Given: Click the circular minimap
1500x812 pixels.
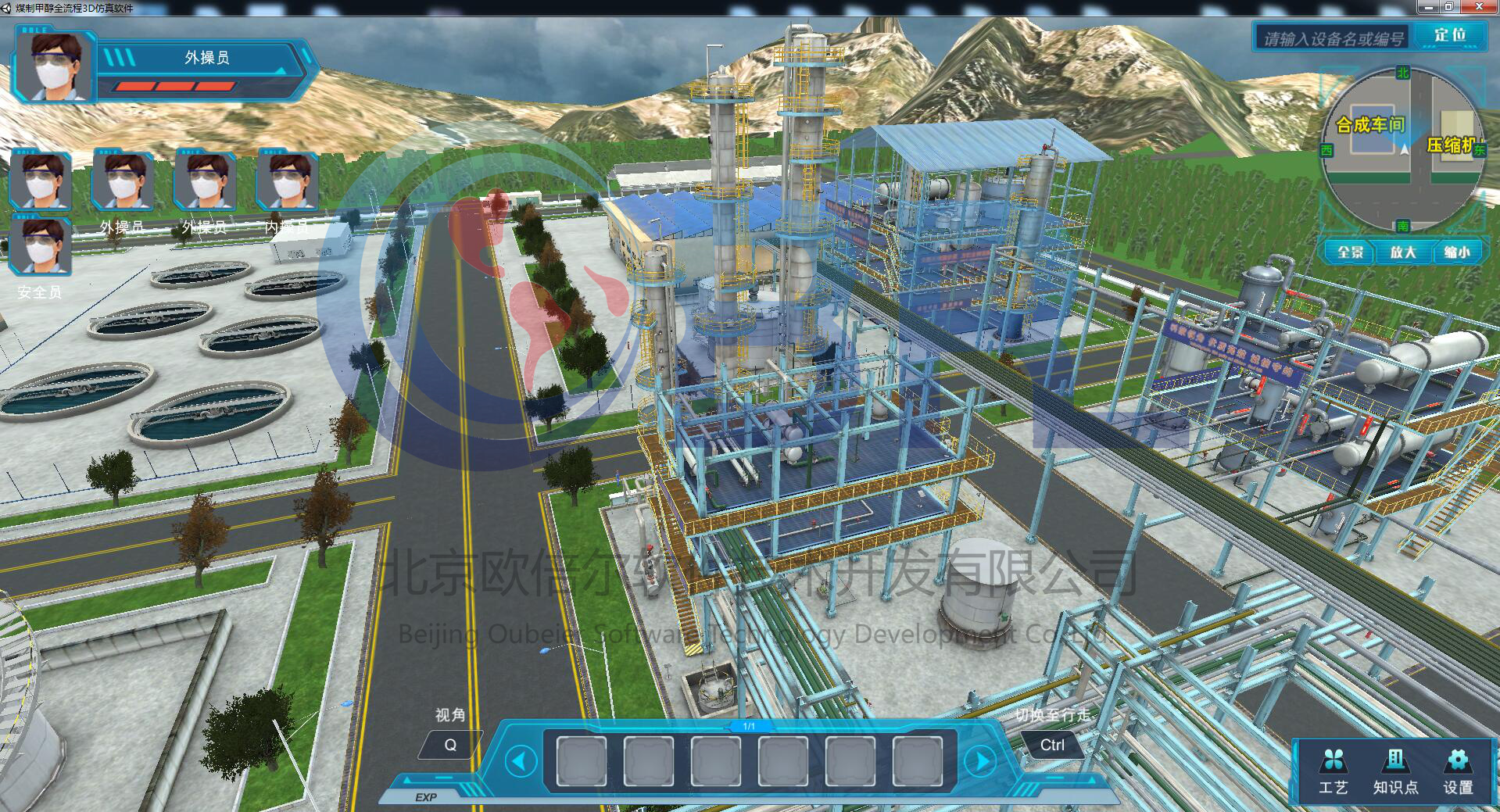Looking at the screenshot, I should coord(1403,150).
